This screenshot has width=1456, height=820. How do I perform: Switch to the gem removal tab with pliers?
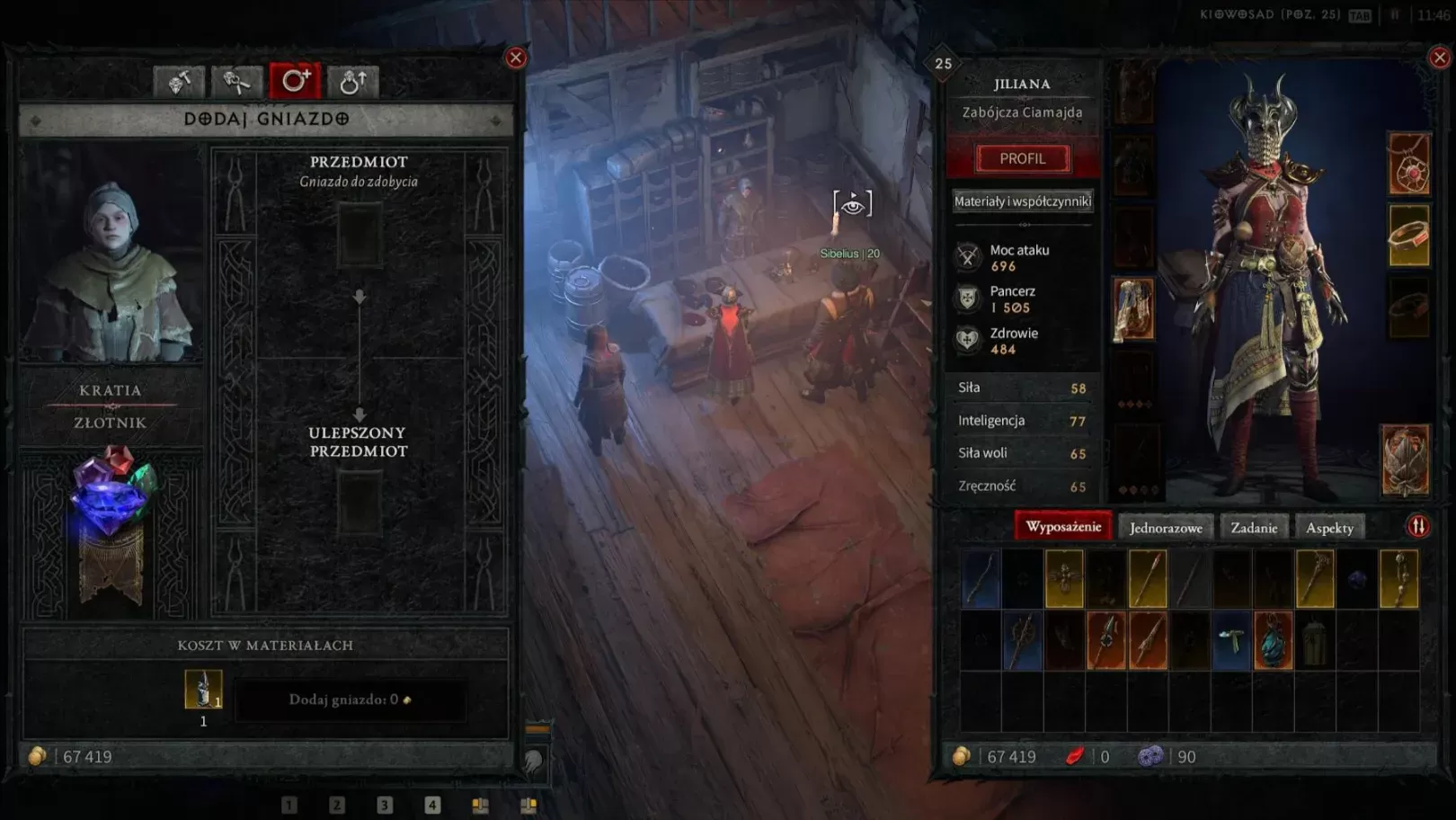pos(236,82)
